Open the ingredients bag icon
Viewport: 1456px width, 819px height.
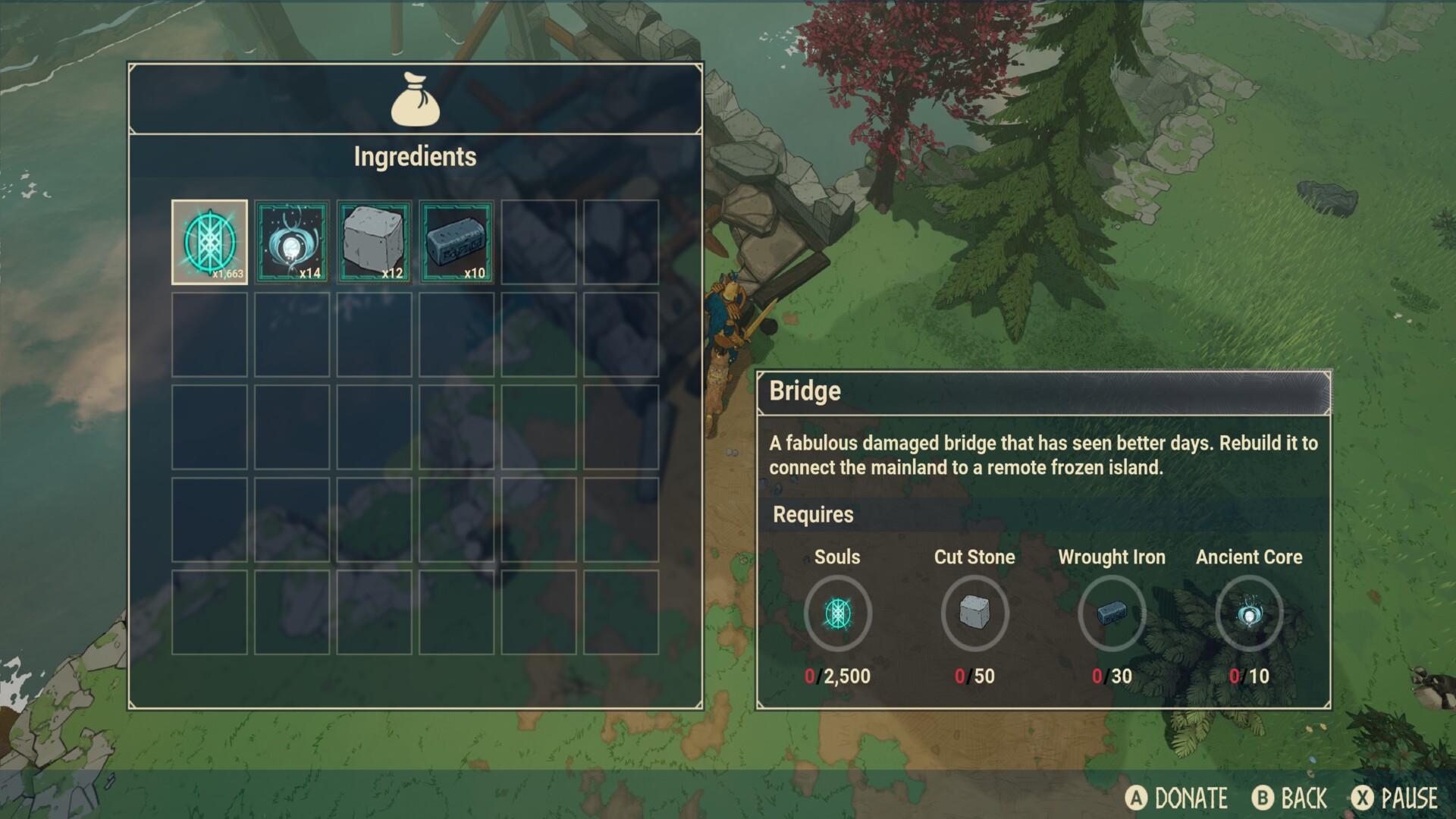[x=416, y=99]
